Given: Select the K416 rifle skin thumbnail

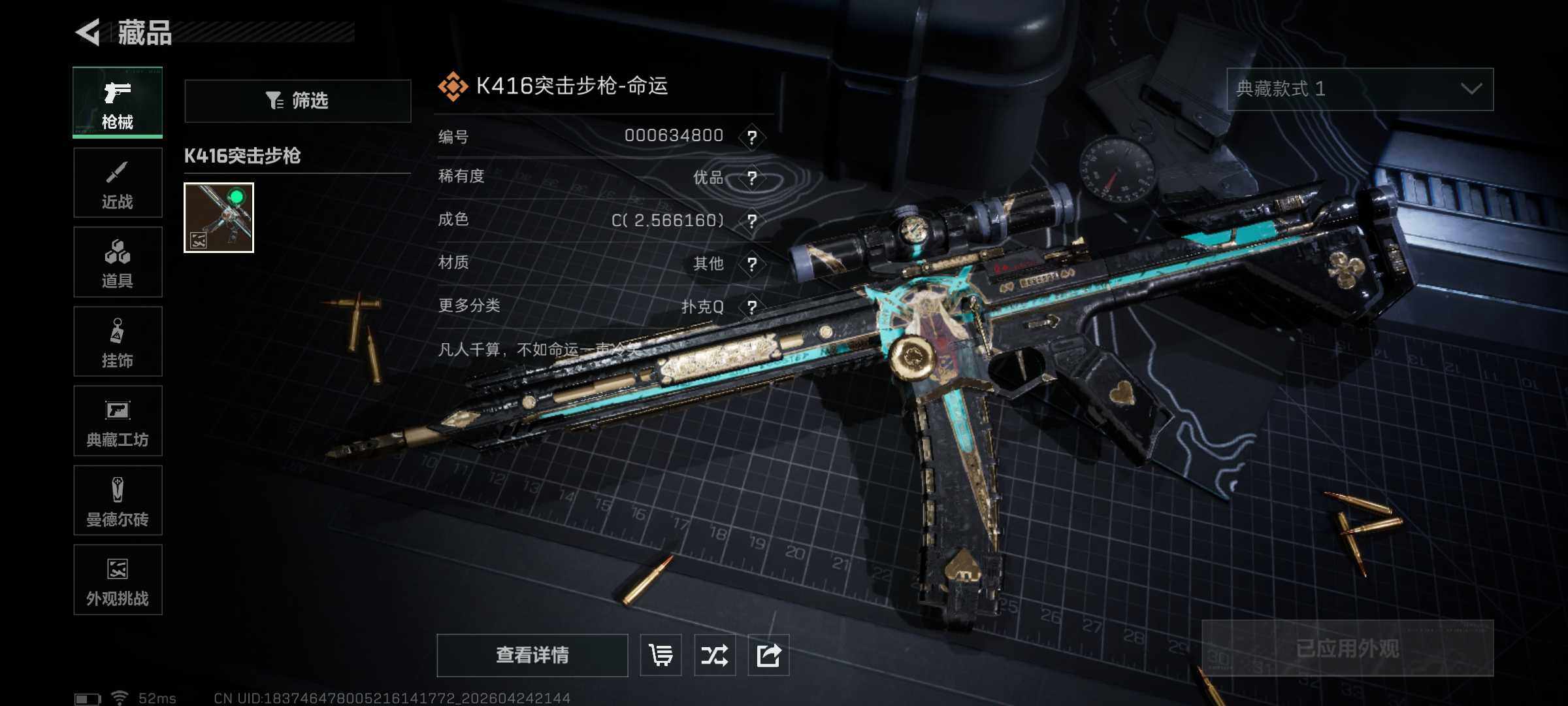Looking at the screenshot, I should (x=219, y=218).
